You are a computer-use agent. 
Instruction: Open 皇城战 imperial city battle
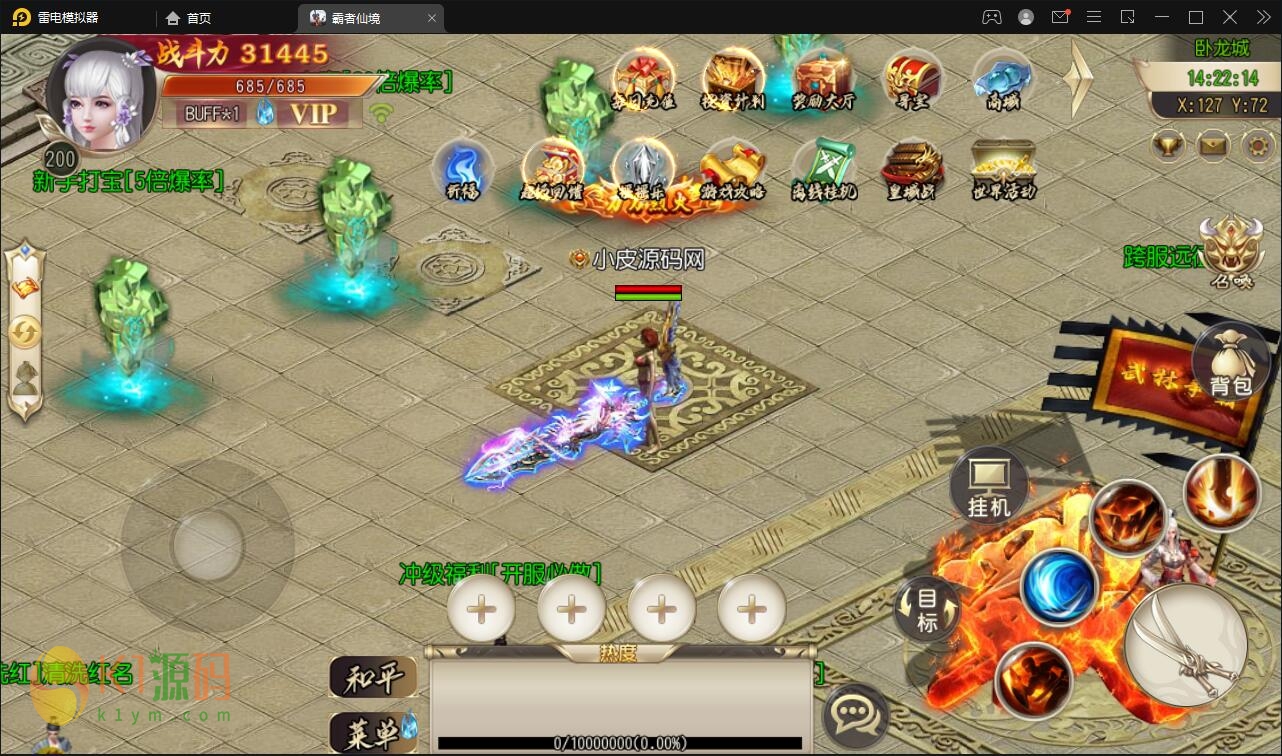(912, 168)
